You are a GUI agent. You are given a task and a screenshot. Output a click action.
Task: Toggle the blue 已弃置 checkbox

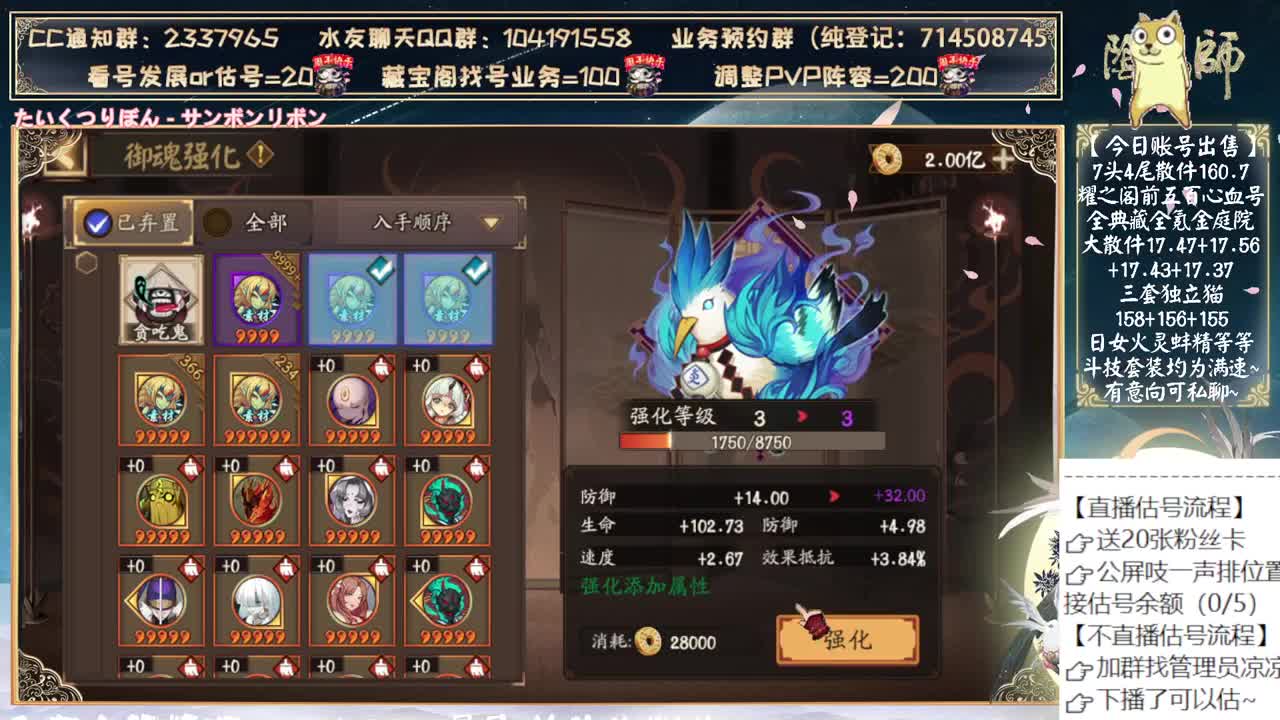click(96, 222)
